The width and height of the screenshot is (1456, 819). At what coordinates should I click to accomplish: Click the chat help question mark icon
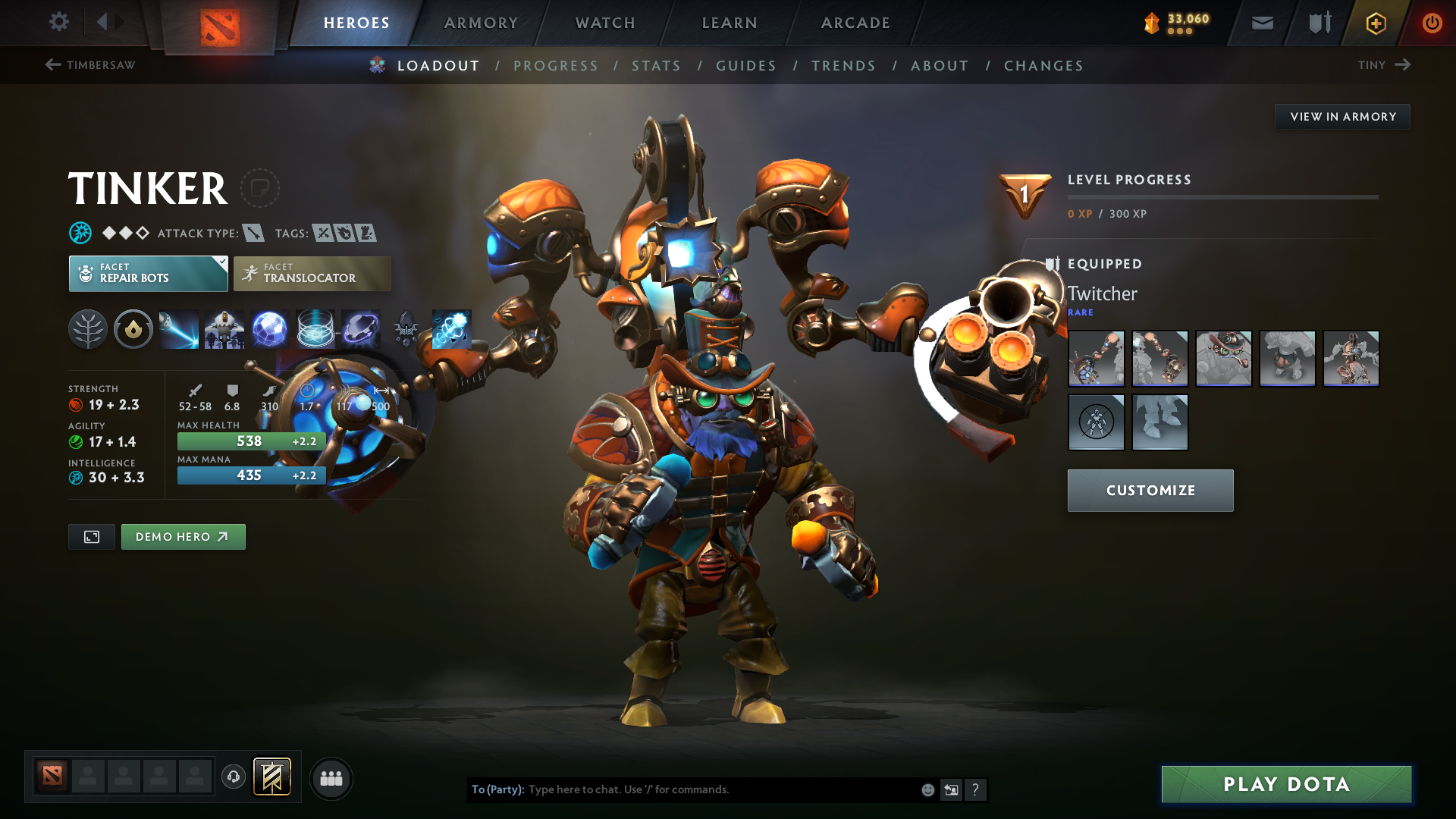976,789
